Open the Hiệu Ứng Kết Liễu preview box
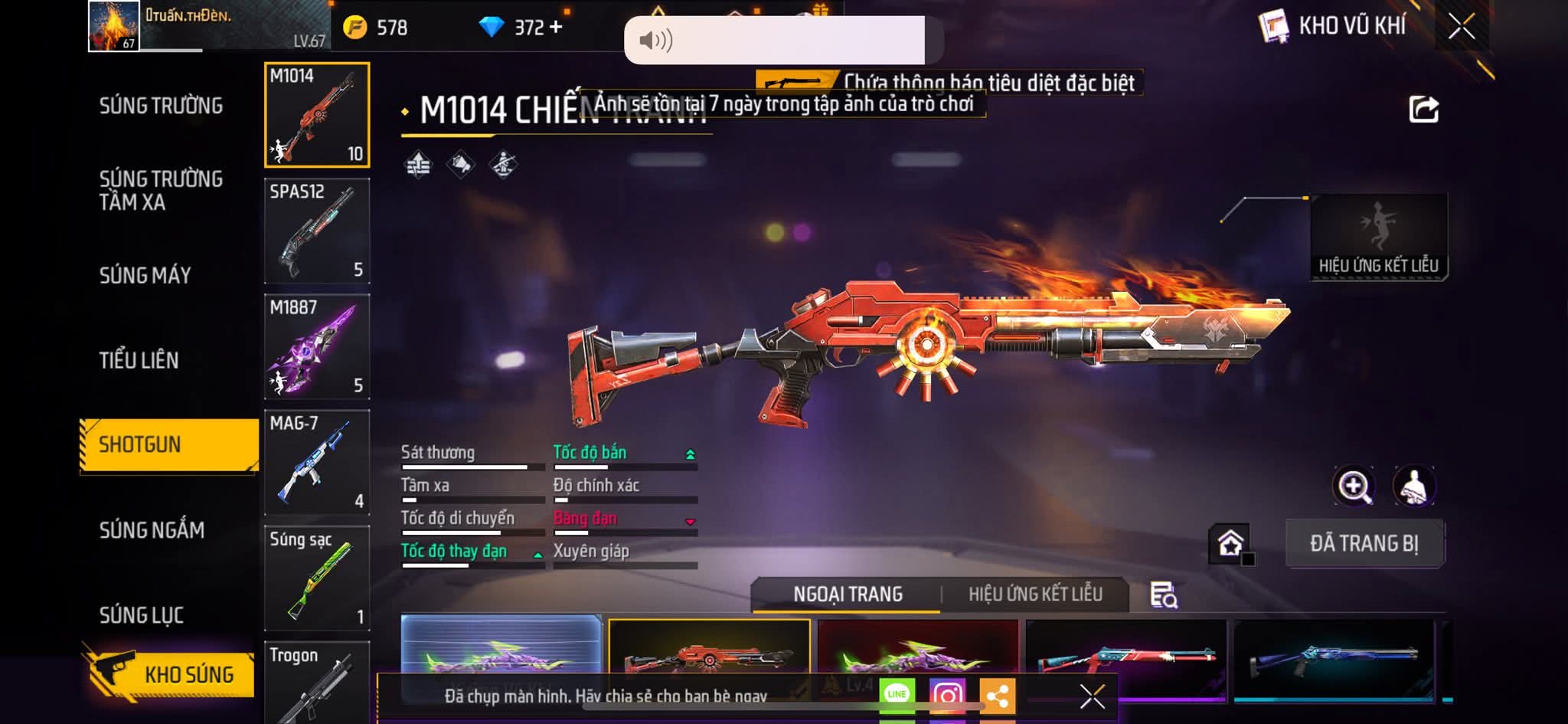1568x724 pixels. (x=1378, y=238)
